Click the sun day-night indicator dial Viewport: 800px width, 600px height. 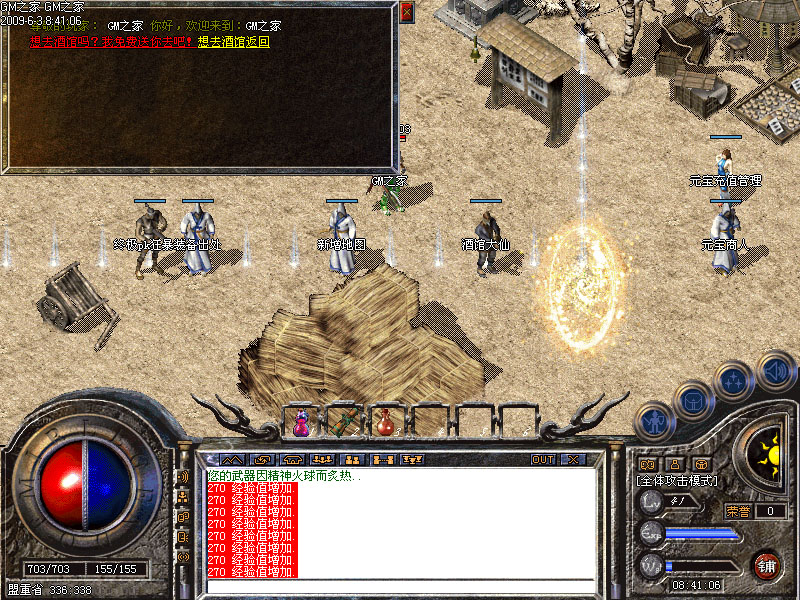768,452
